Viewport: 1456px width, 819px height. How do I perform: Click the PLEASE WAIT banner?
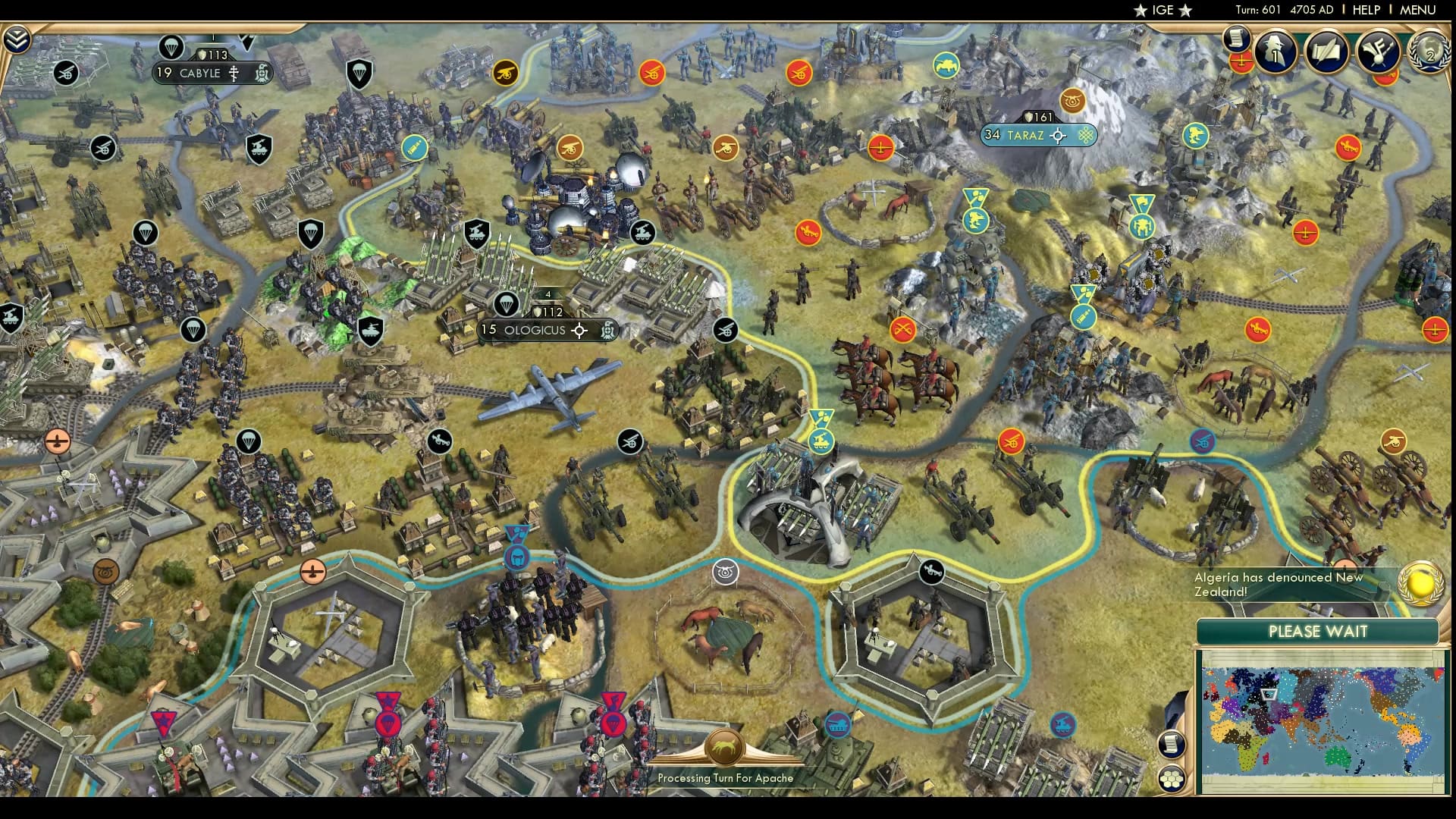pyautogui.click(x=1318, y=631)
